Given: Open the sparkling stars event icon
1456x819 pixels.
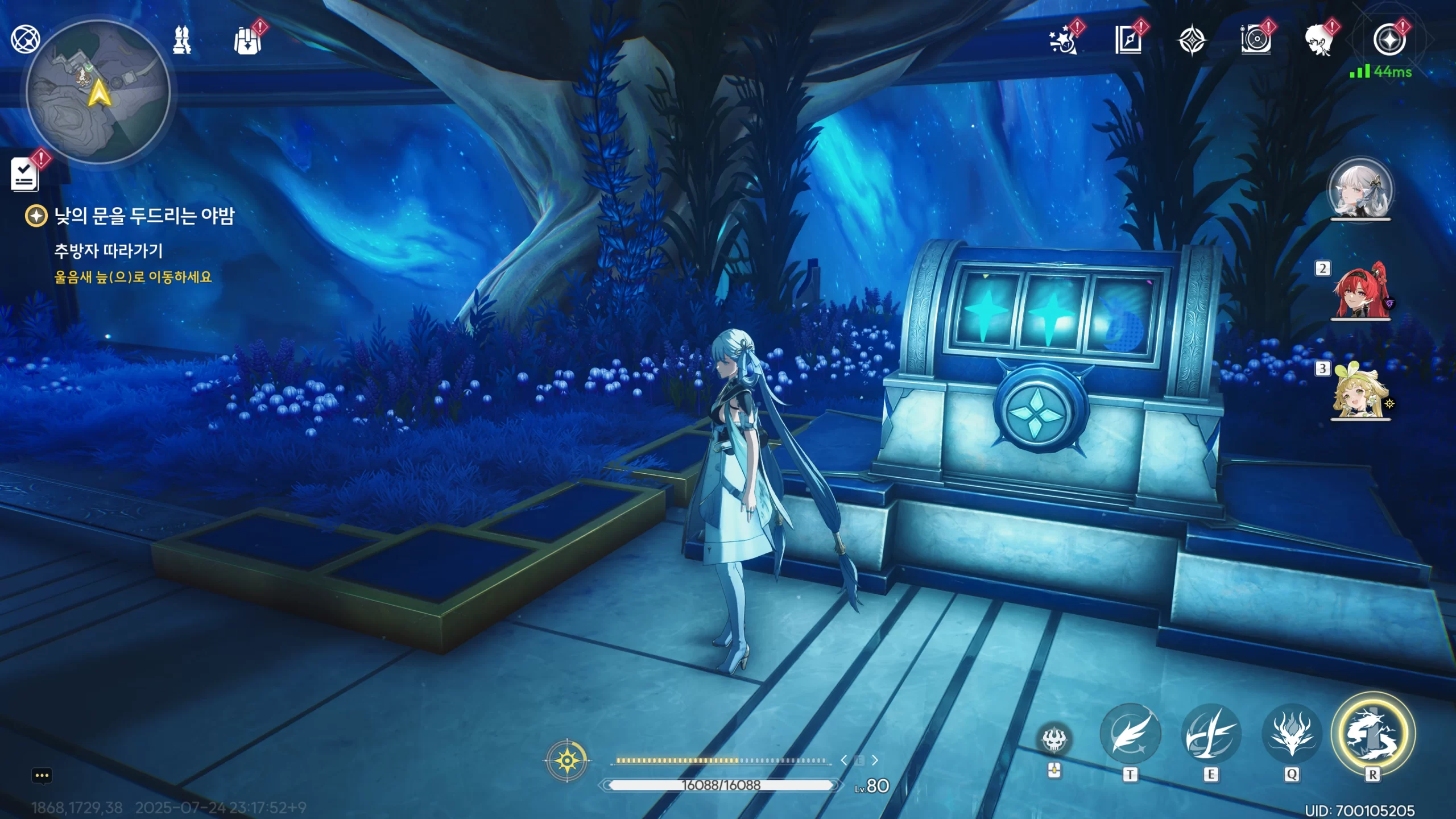Looking at the screenshot, I should 1062,40.
